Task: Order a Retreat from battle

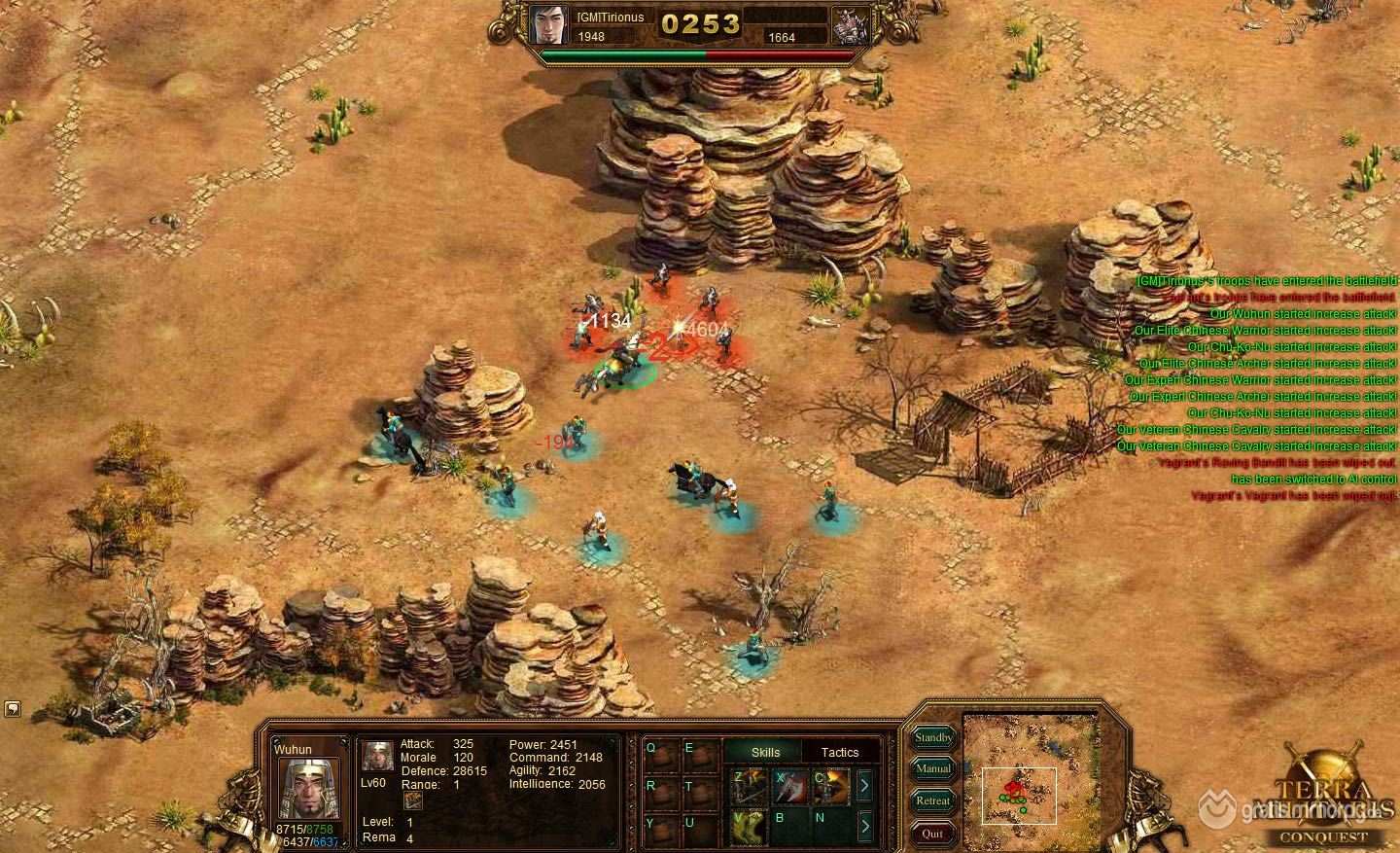Action: [x=933, y=801]
